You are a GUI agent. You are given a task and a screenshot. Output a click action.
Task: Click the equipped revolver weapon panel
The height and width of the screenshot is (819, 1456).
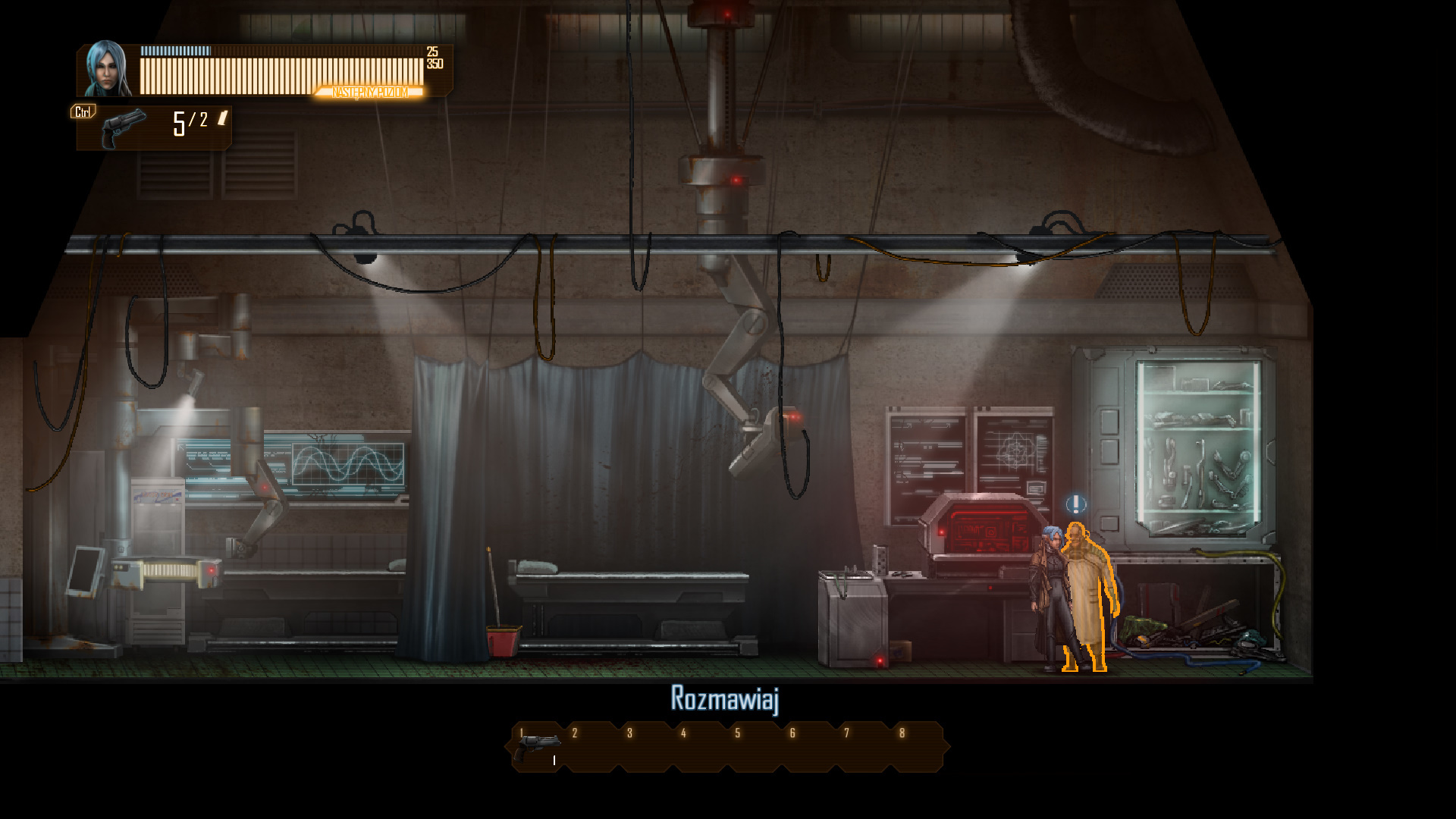(154, 128)
